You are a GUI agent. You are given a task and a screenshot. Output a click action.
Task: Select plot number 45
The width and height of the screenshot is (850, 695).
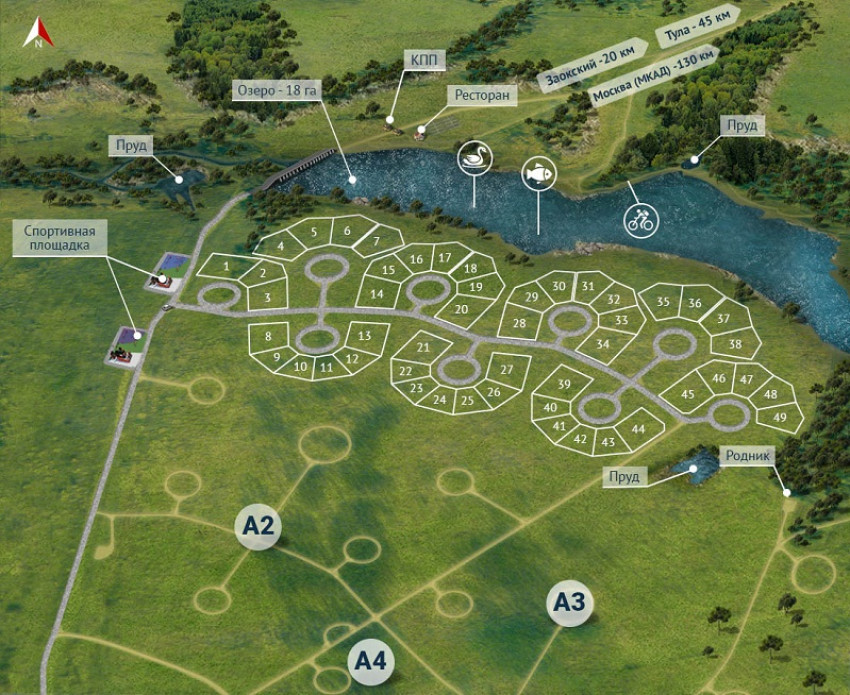tap(688, 394)
